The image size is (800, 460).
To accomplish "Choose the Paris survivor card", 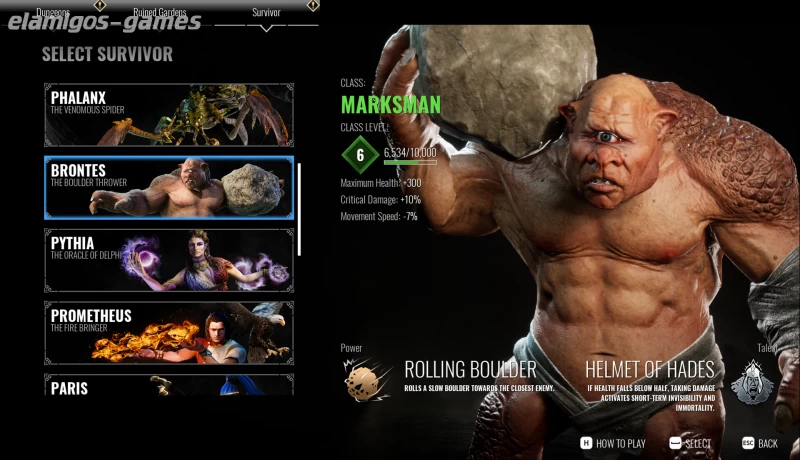I will pyautogui.click(x=169, y=385).
